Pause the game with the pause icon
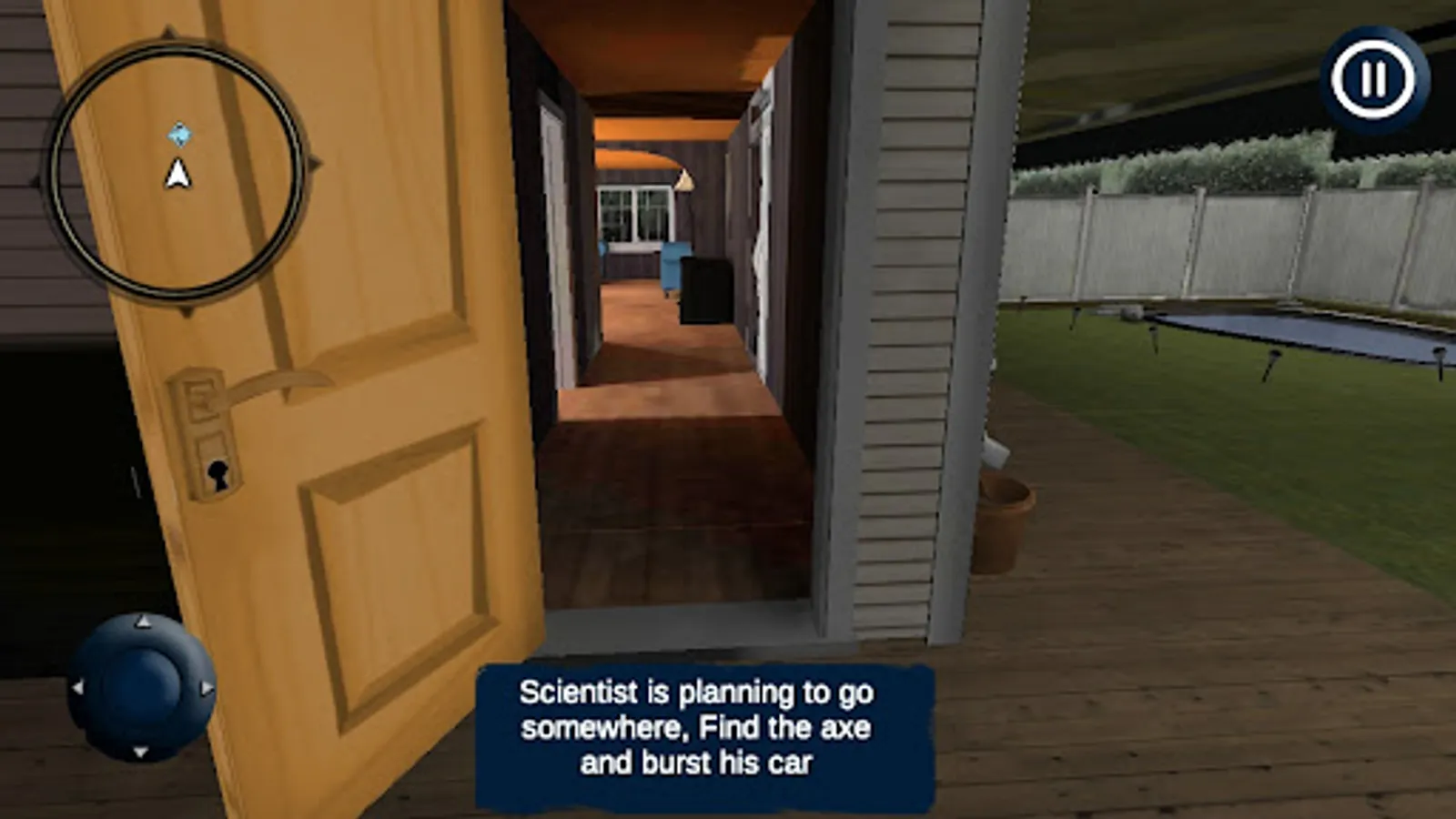The height and width of the screenshot is (819, 1456). coord(1374,79)
